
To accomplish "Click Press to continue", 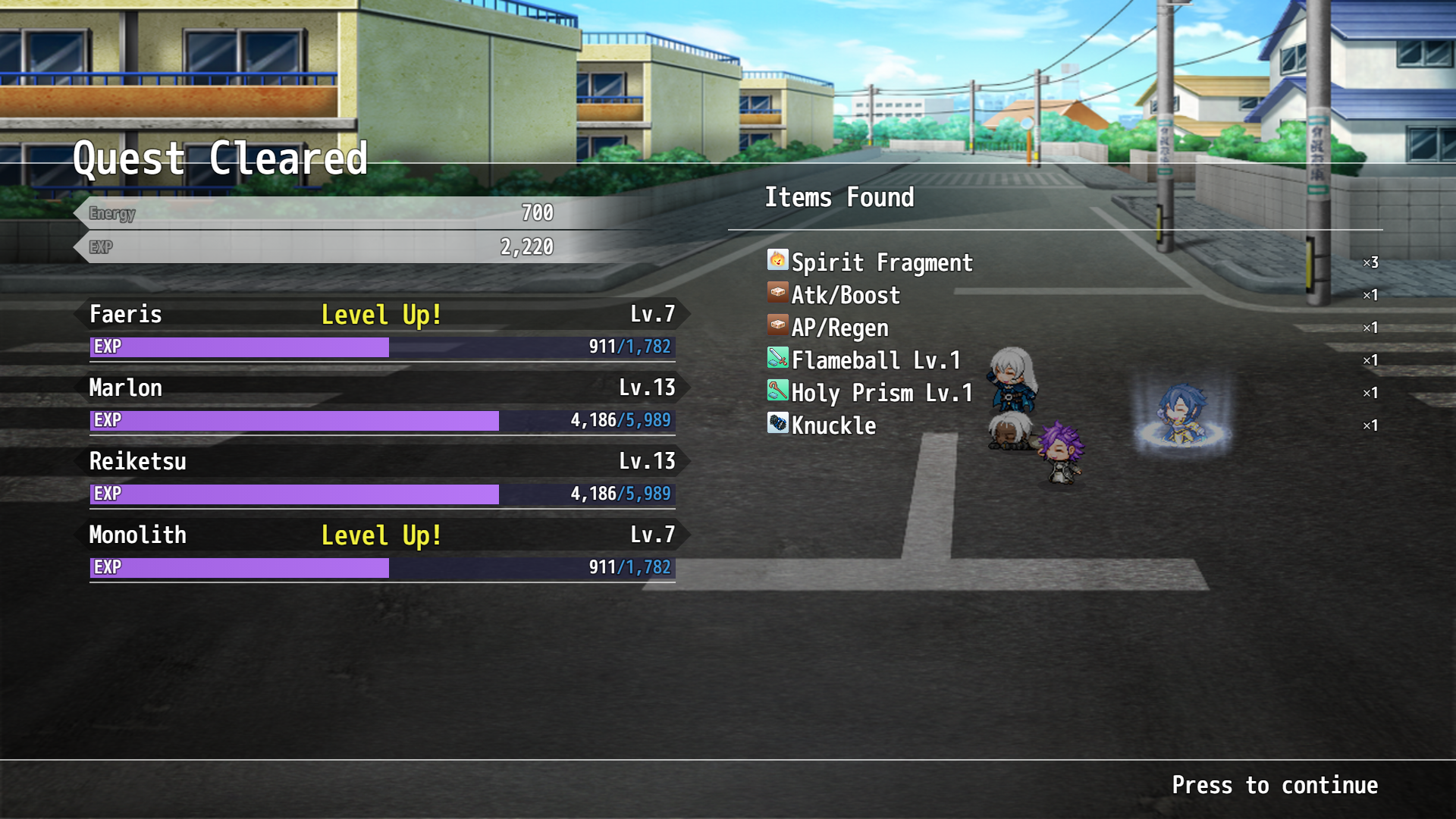I will coord(1276,785).
